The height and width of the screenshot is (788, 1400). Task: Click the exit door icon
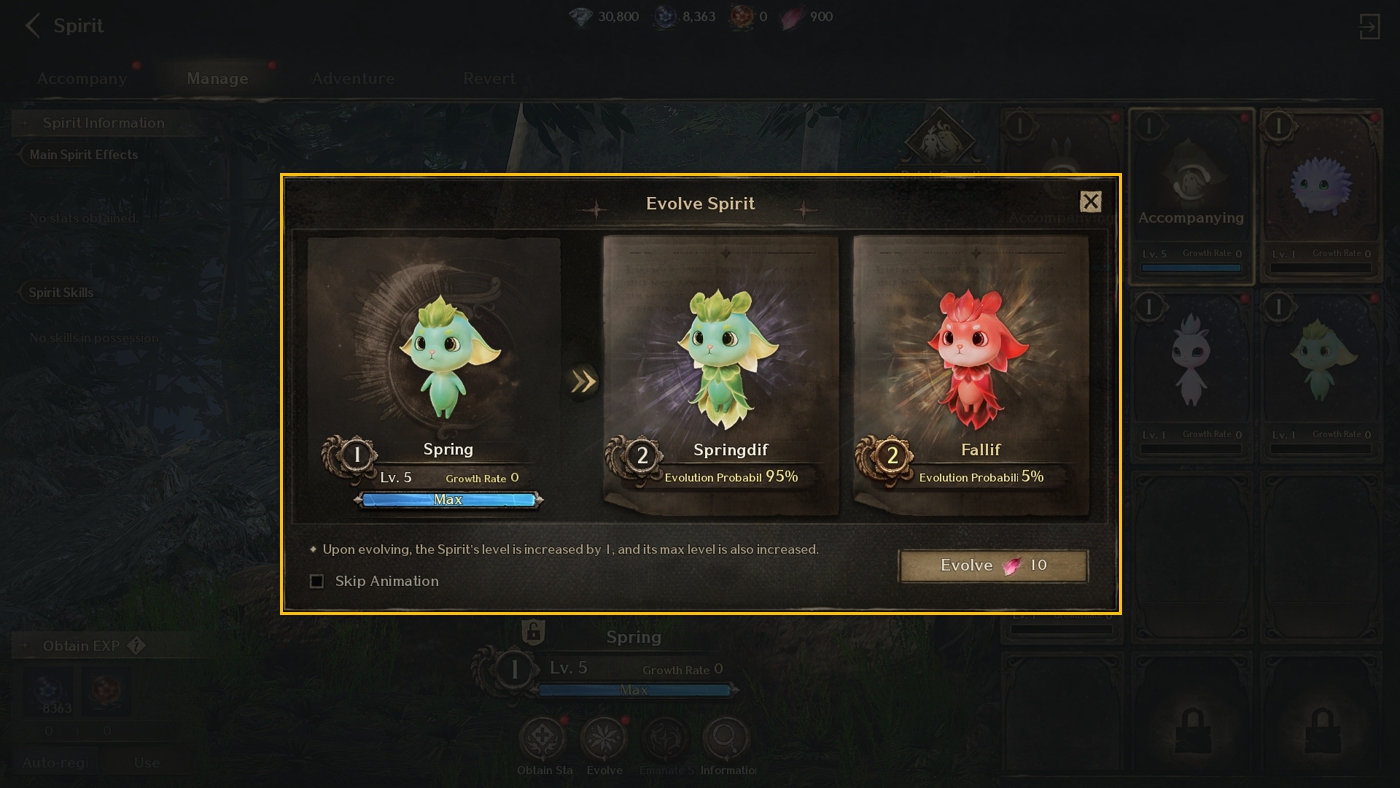click(x=1369, y=26)
